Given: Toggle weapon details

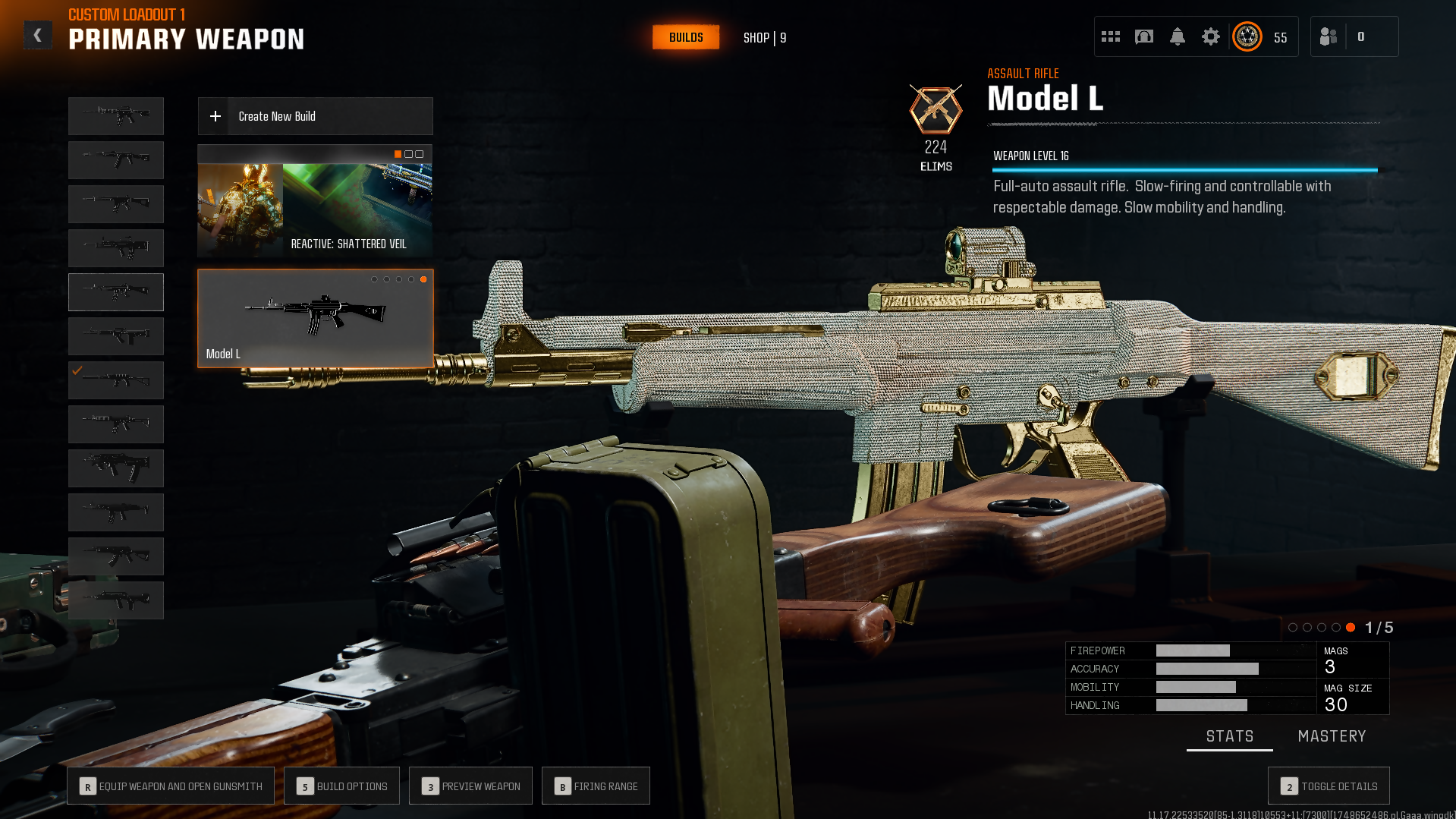Looking at the screenshot, I should pyautogui.click(x=1329, y=786).
